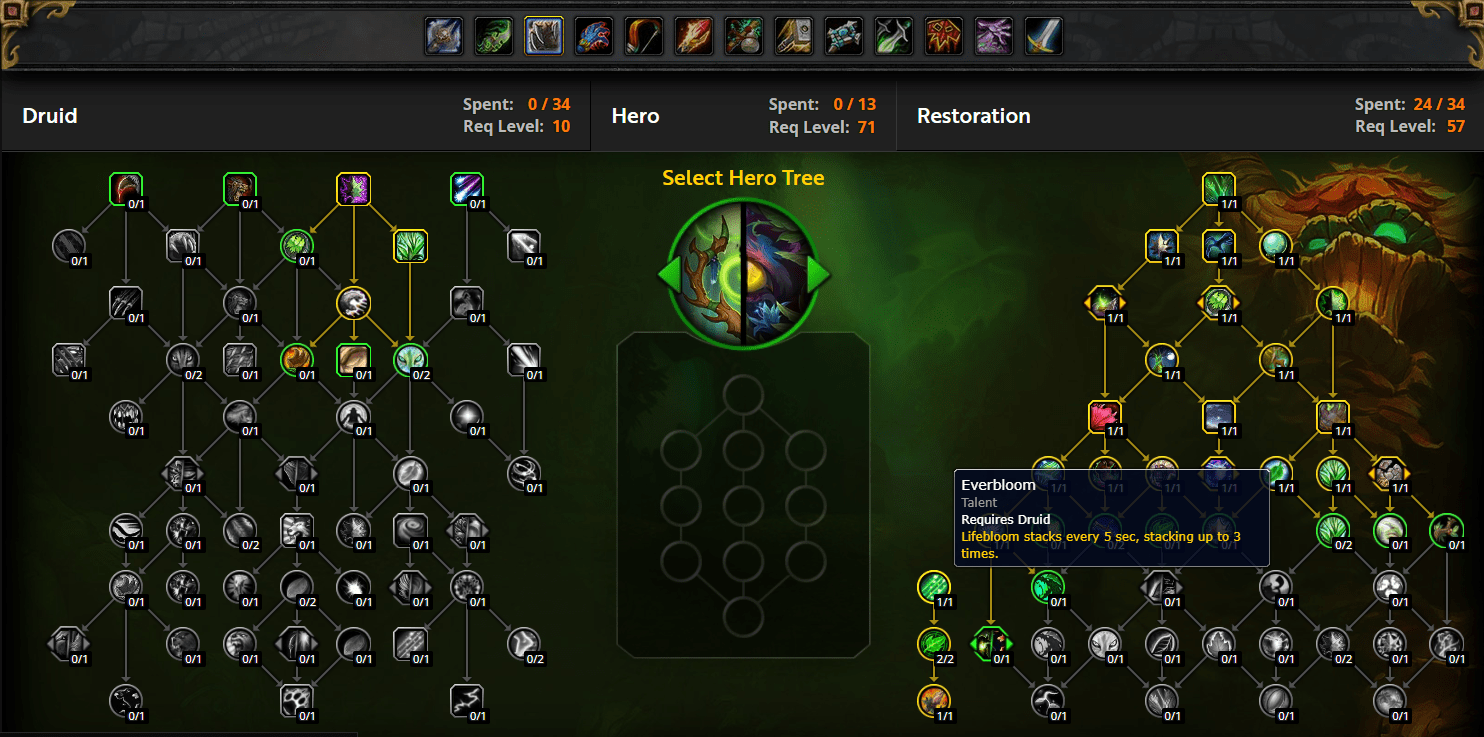Click the Select Hero Tree heading text

pyautogui.click(x=742, y=177)
